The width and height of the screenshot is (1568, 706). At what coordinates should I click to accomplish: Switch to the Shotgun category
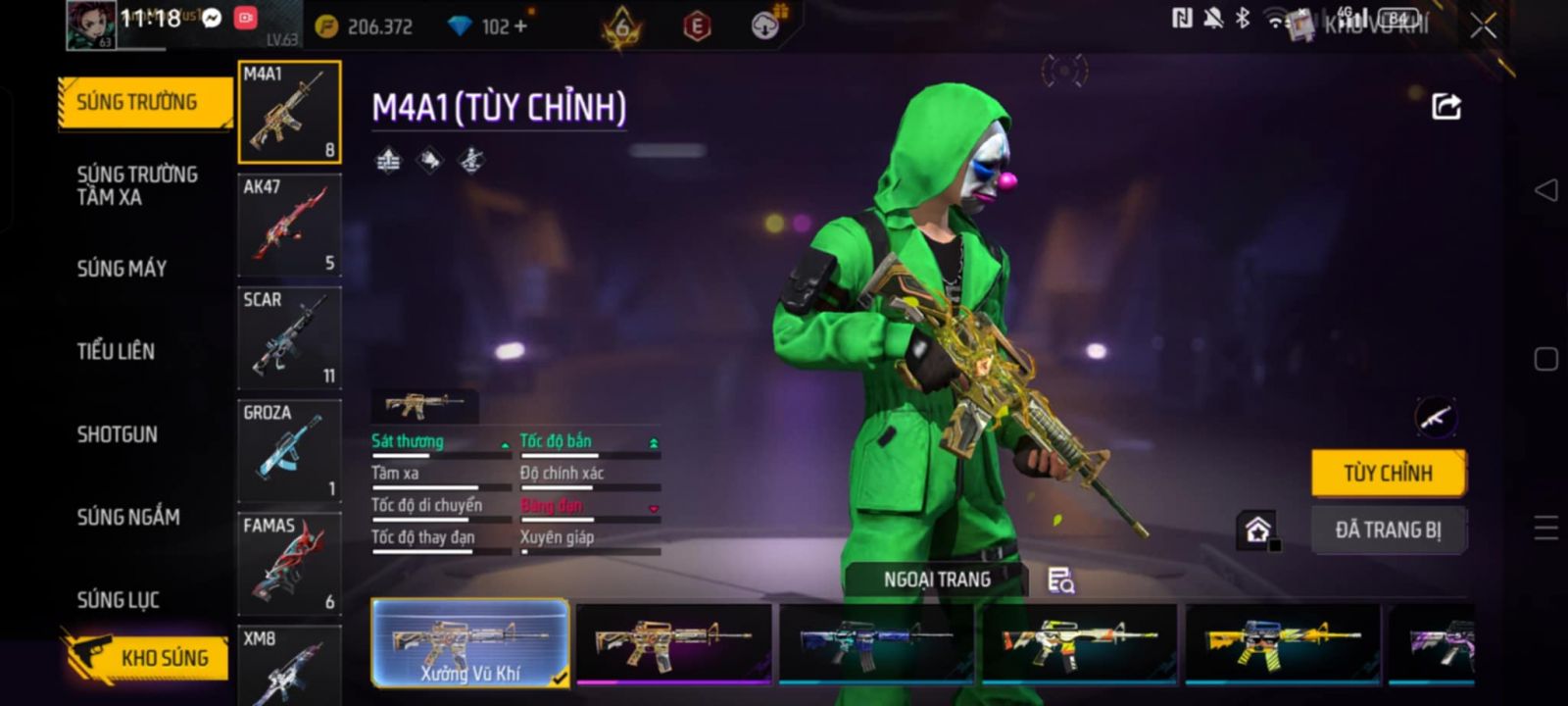[x=118, y=434]
